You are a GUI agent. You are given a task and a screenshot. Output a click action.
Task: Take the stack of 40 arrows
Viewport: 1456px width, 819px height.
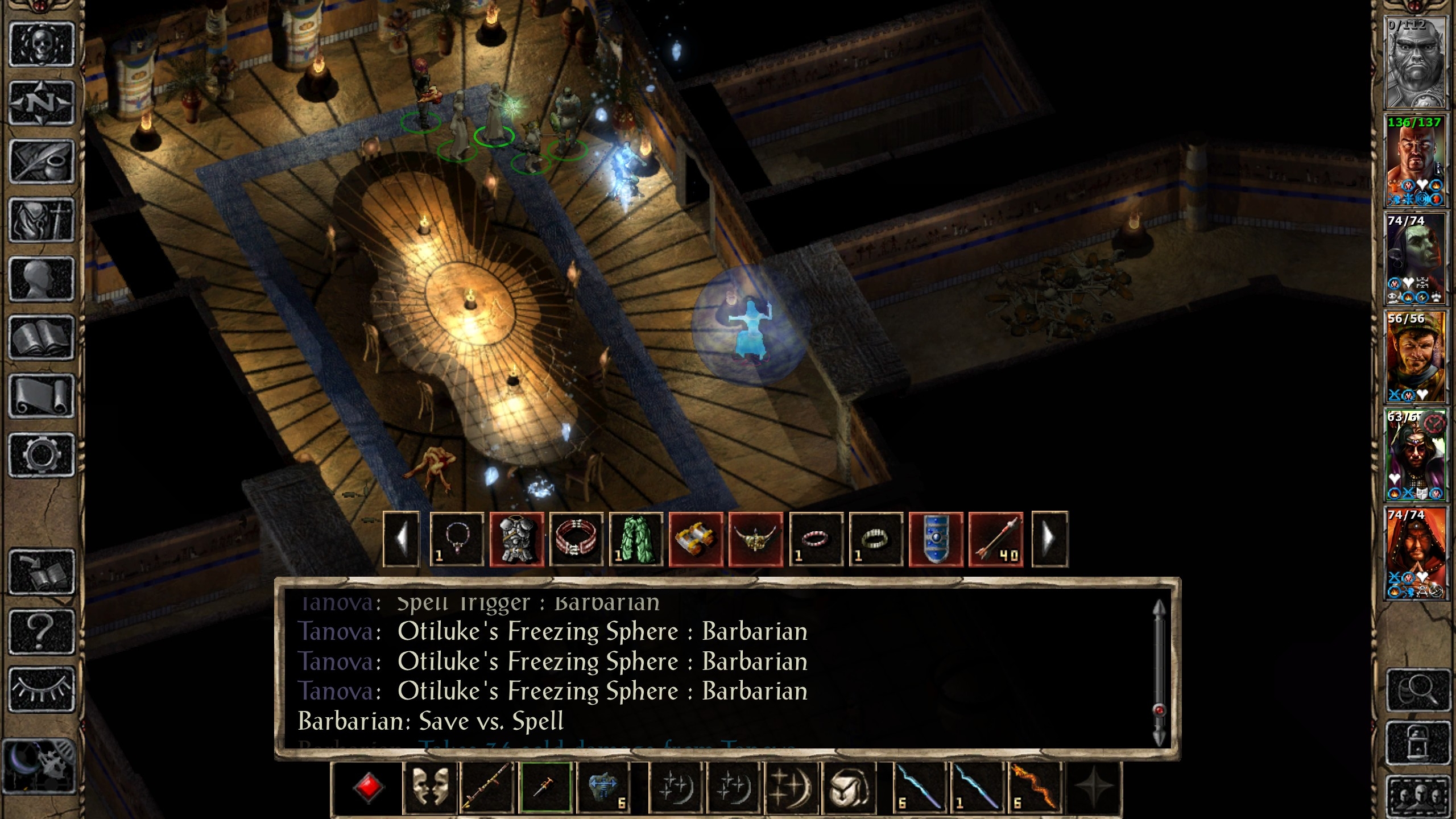995,539
